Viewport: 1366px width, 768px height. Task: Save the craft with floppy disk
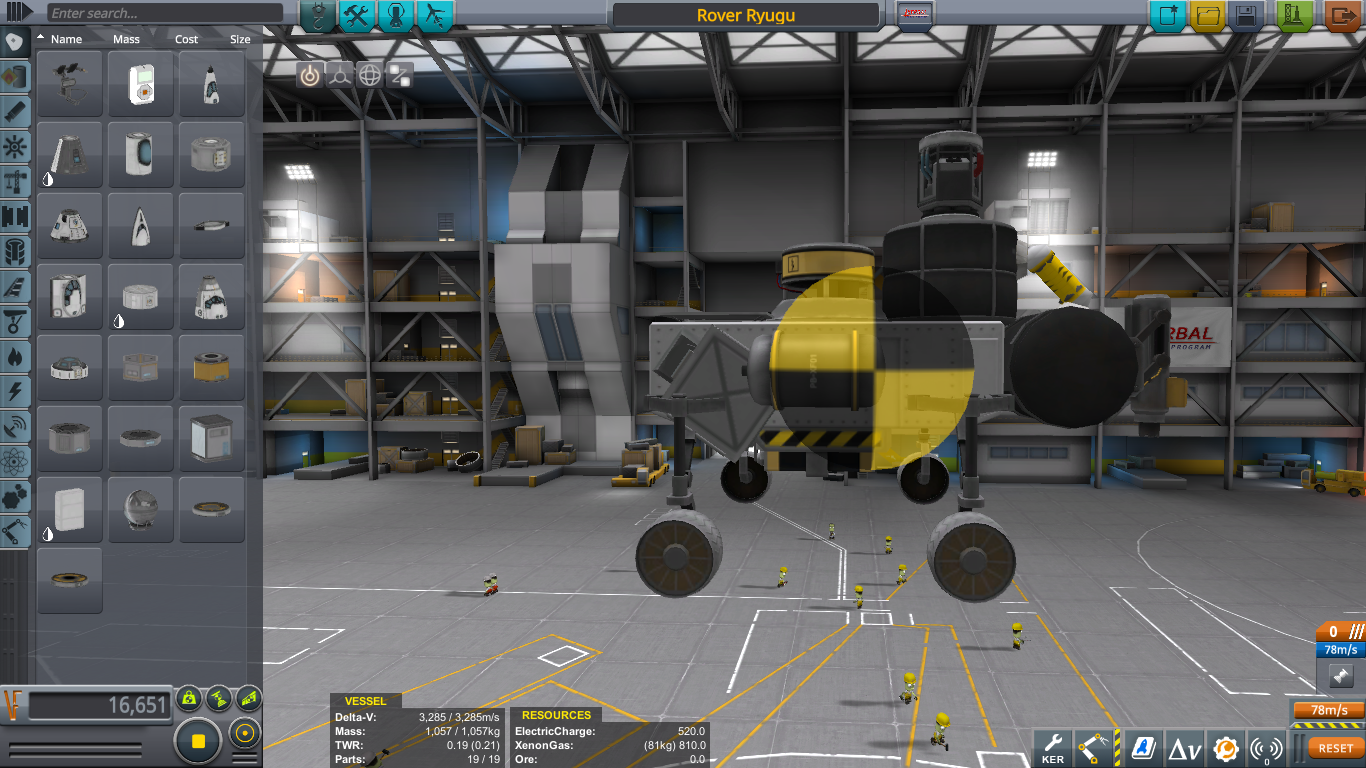point(1246,16)
